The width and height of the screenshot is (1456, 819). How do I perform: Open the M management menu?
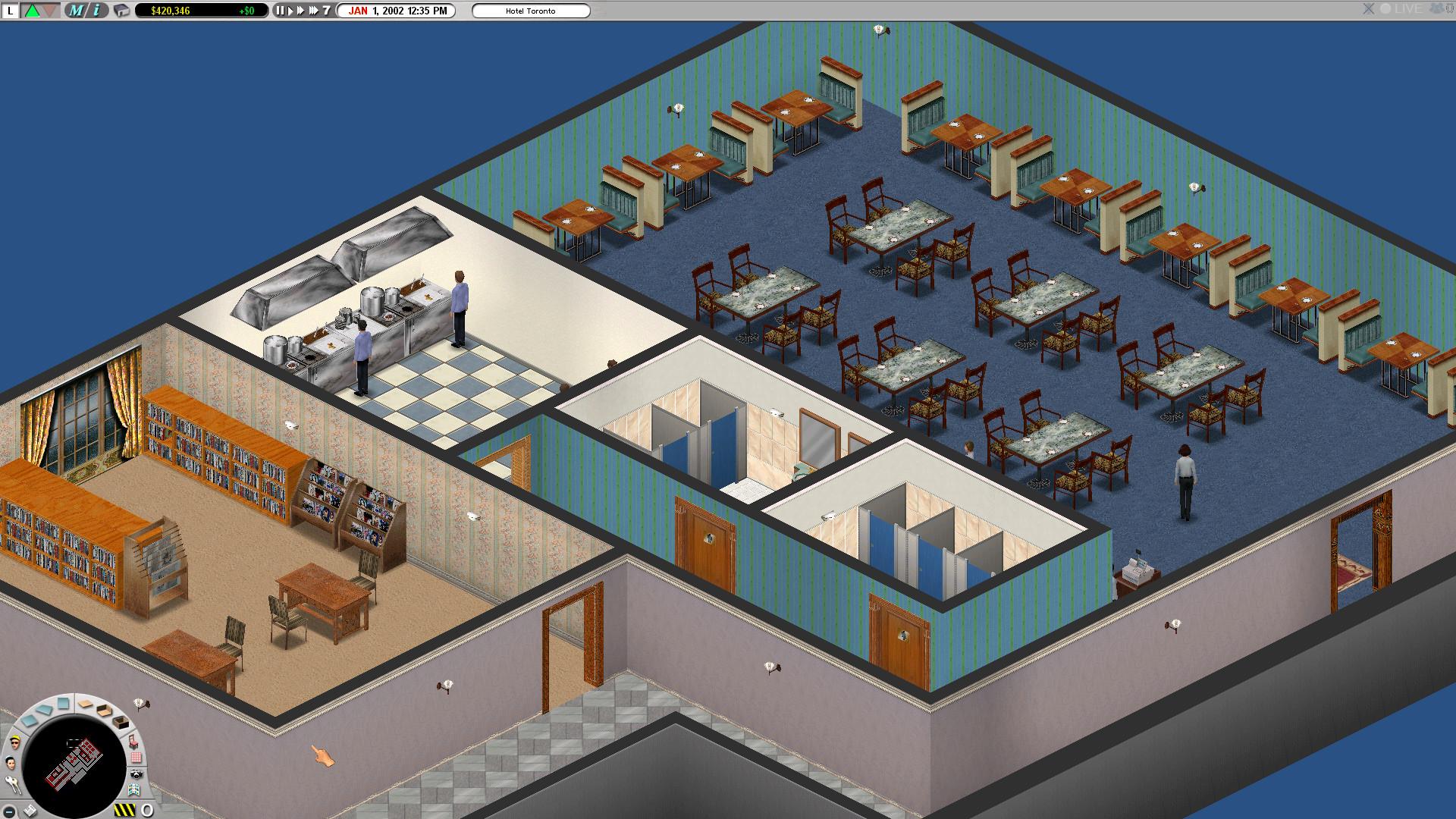point(77,11)
